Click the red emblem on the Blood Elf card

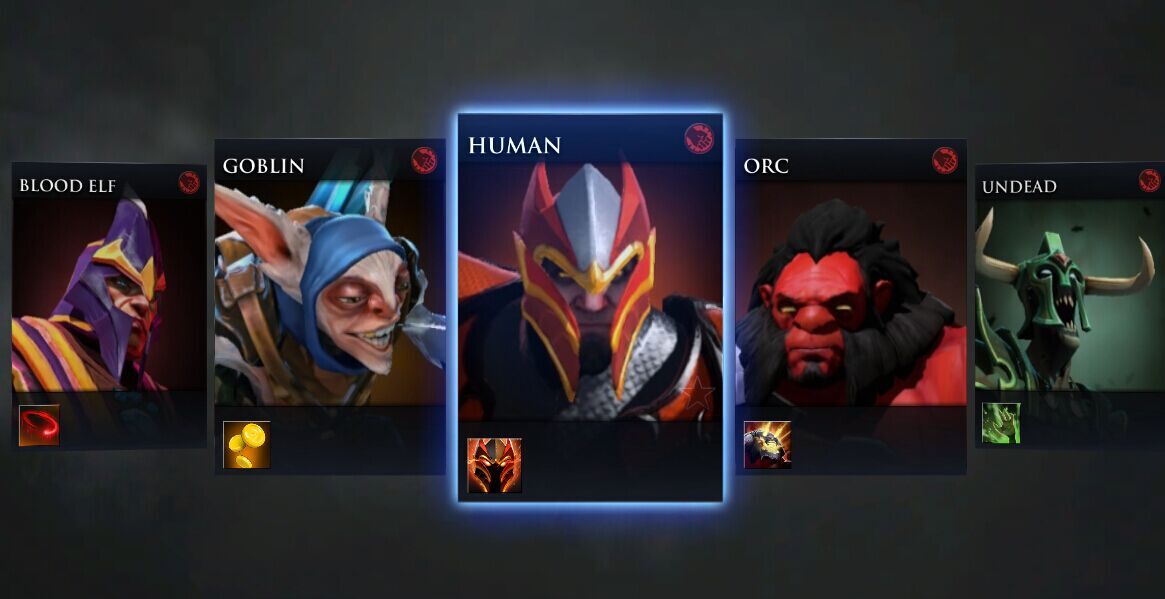(x=189, y=182)
